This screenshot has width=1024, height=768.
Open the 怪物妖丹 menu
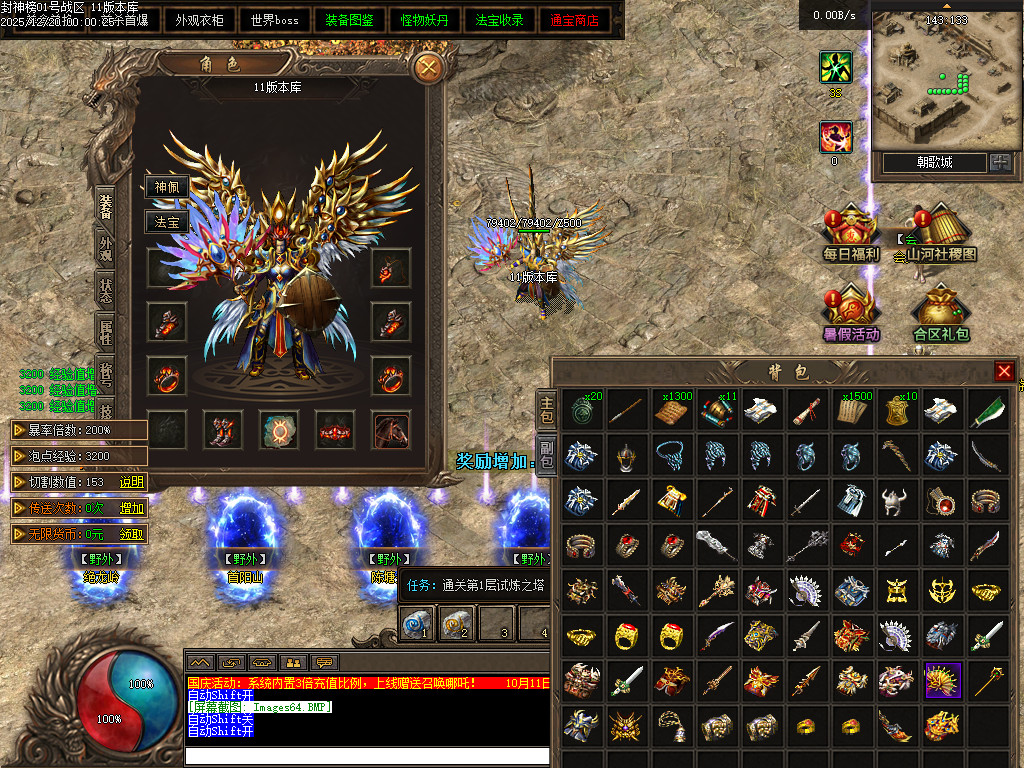click(x=425, y=20)
